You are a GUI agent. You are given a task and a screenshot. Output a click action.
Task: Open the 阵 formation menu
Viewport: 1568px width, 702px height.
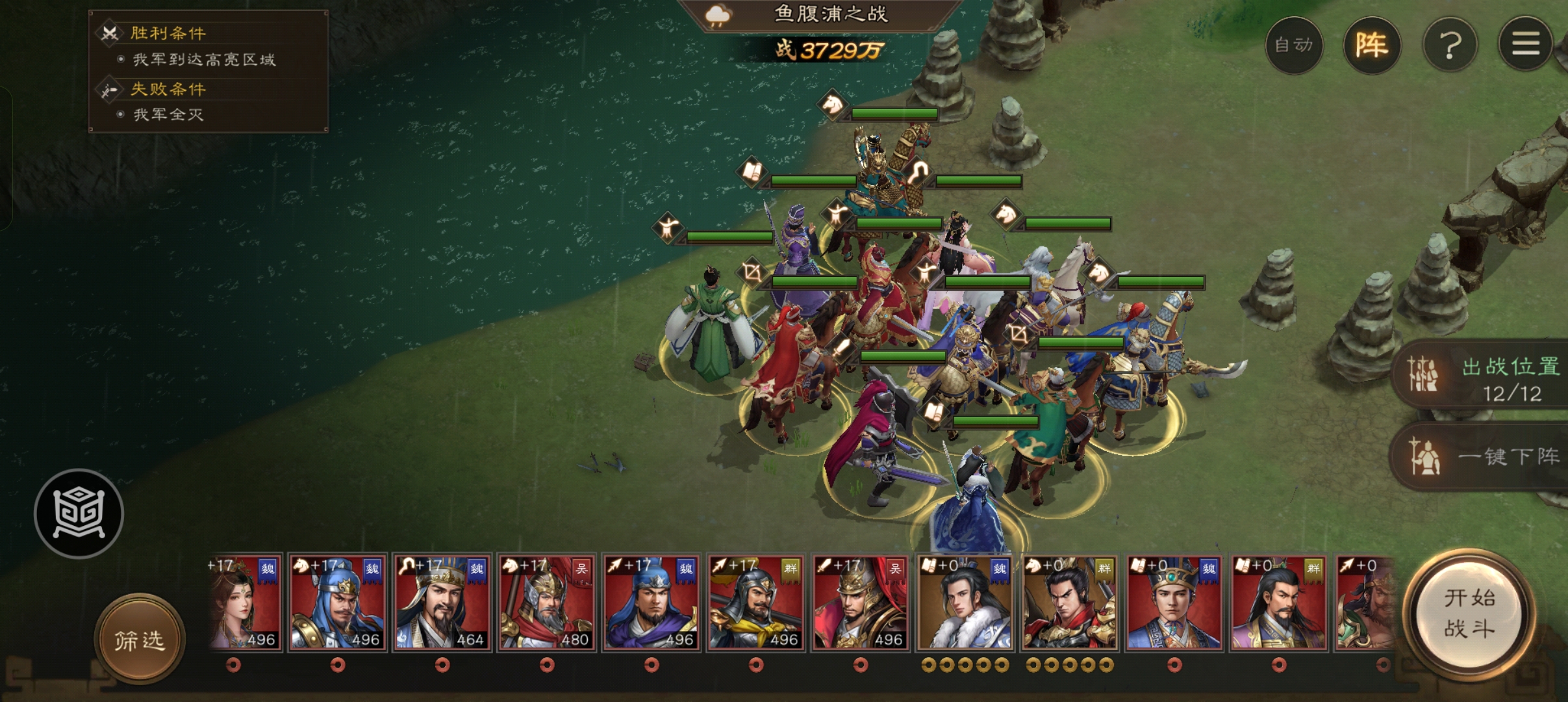1371,45
